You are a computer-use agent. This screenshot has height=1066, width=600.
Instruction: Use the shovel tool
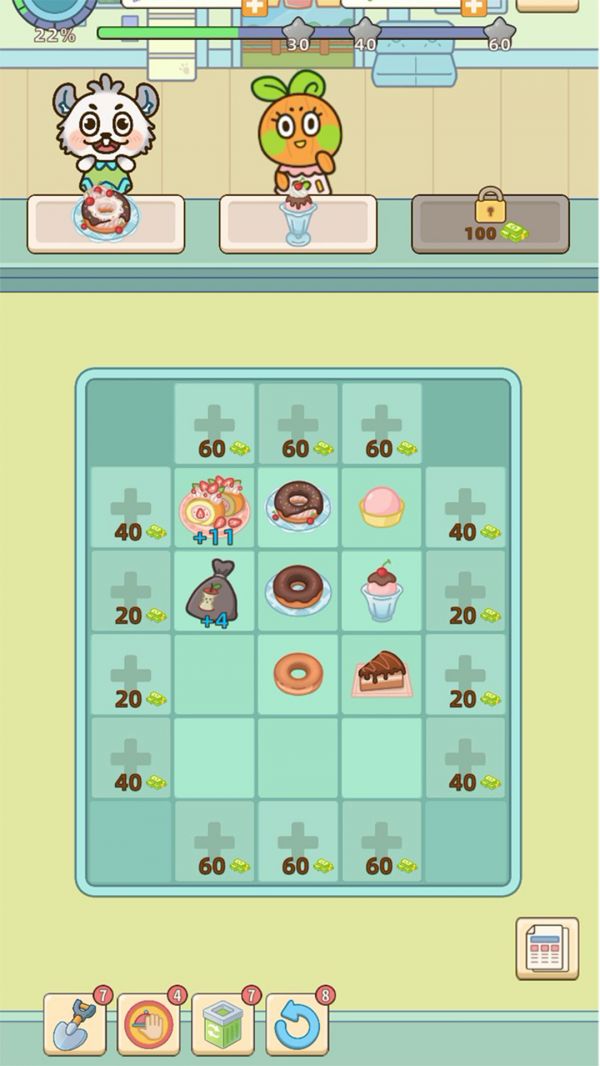74,1024
